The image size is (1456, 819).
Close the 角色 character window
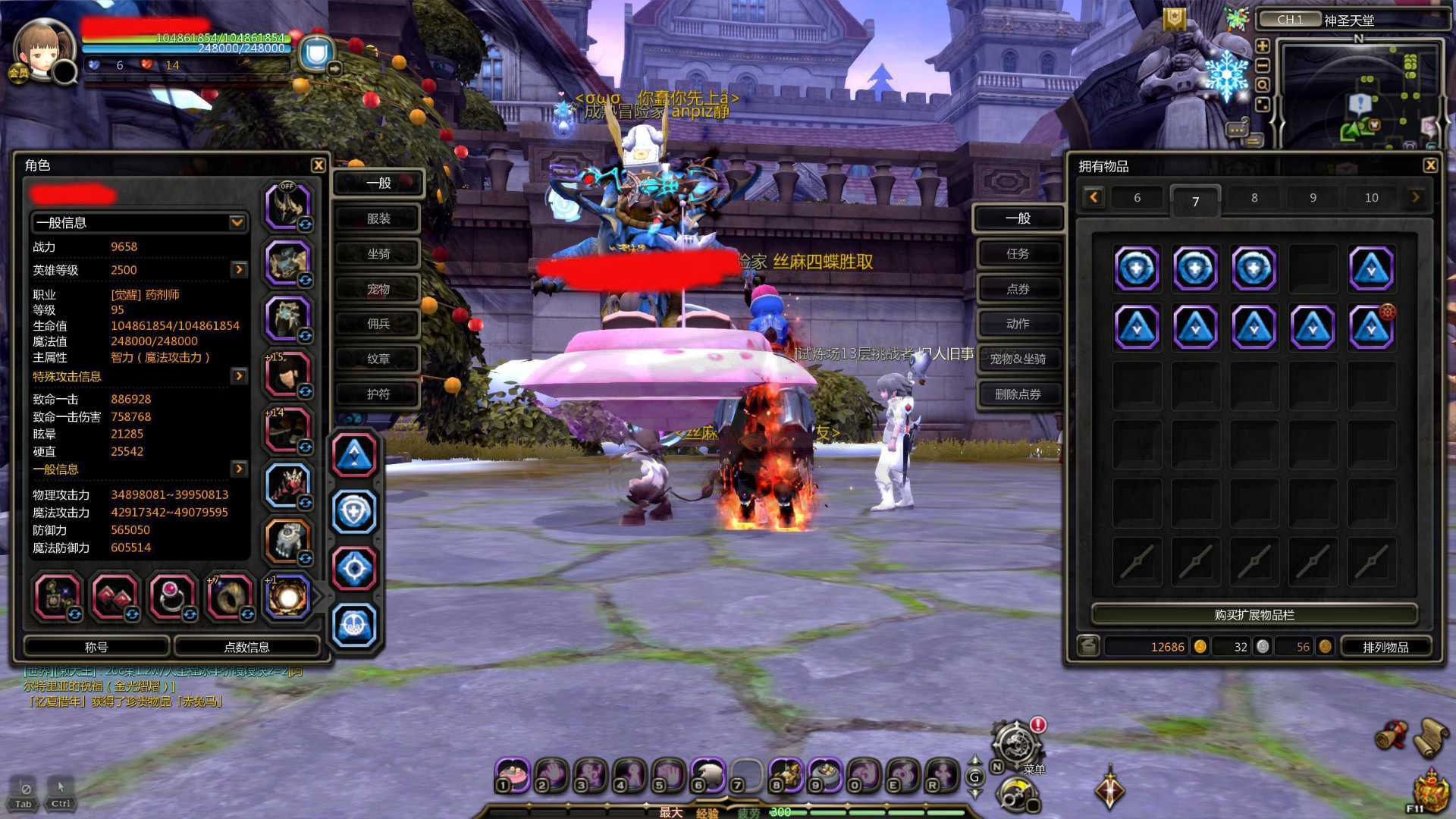(x=318, y=165)
